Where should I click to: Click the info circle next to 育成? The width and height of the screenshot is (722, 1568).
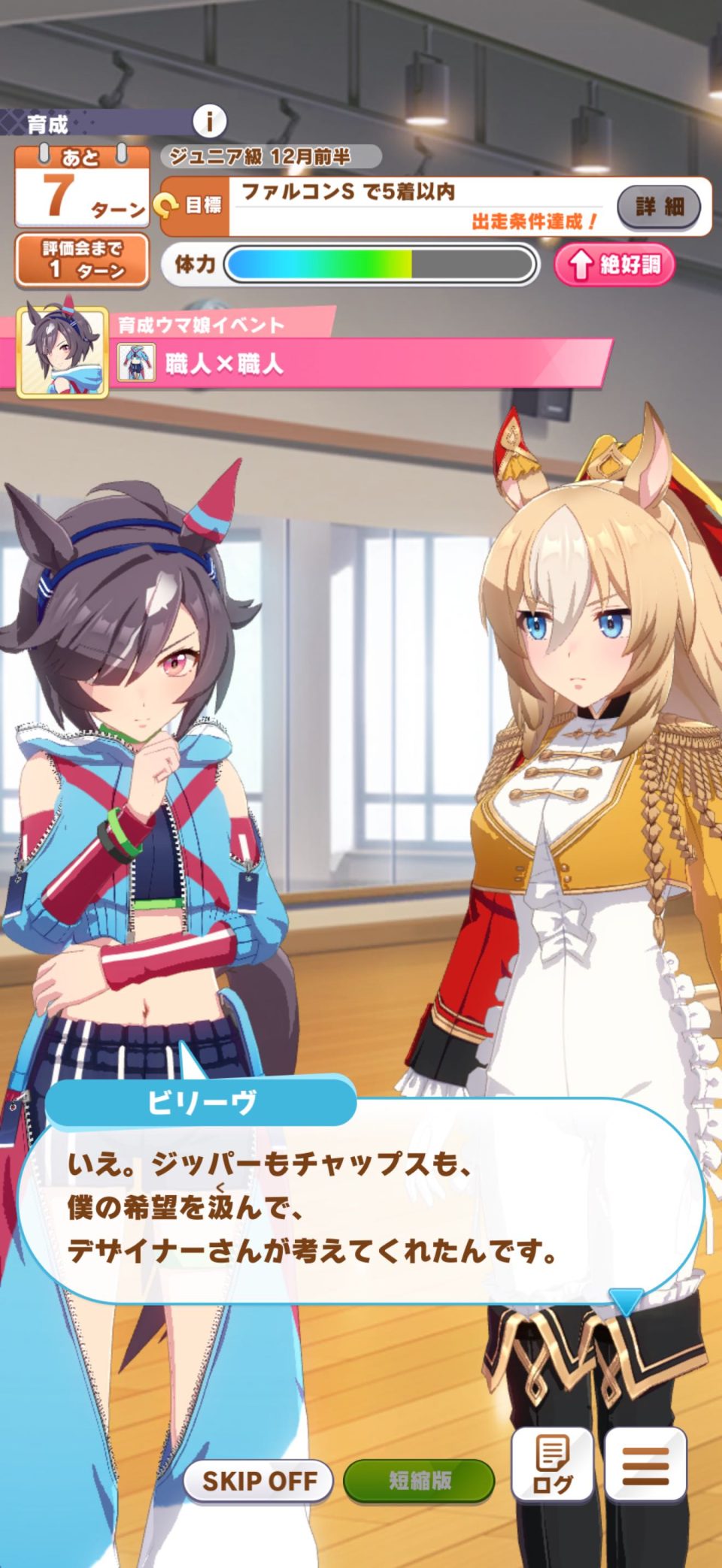(x=210, y=121)
